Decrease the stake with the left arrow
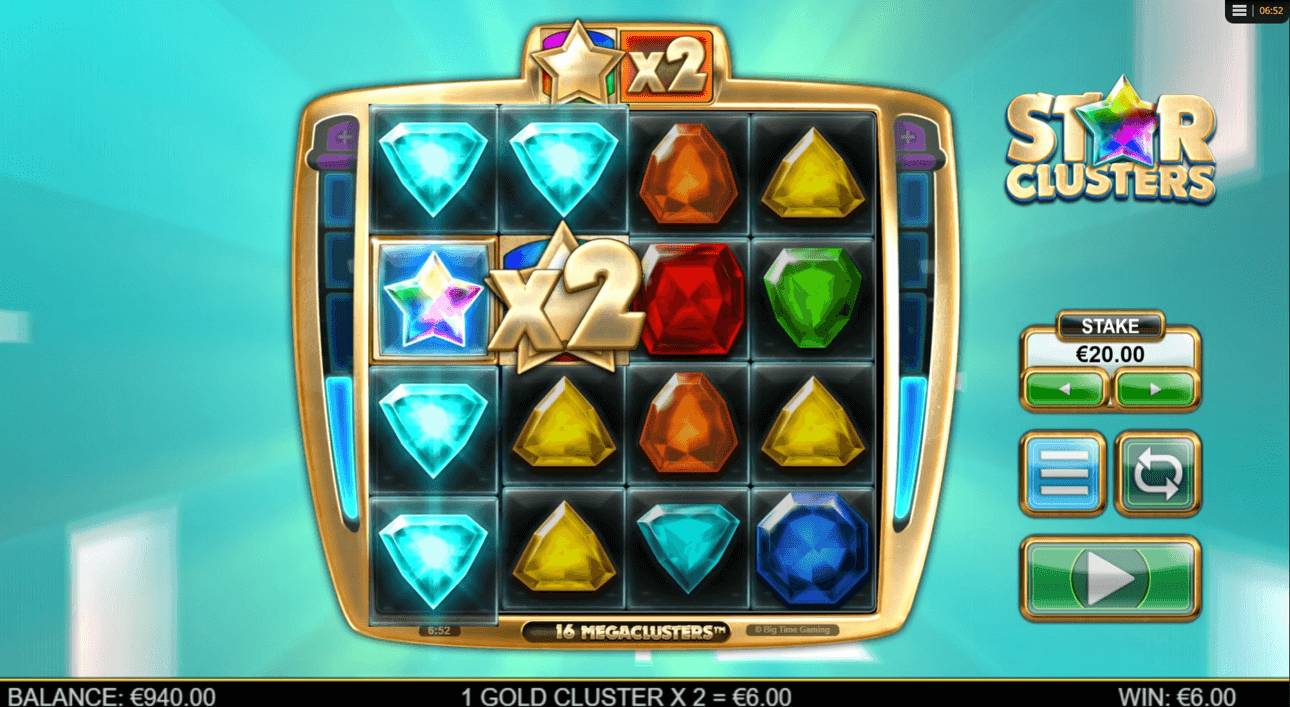 pyautogui.click(x=1064, y=390)
